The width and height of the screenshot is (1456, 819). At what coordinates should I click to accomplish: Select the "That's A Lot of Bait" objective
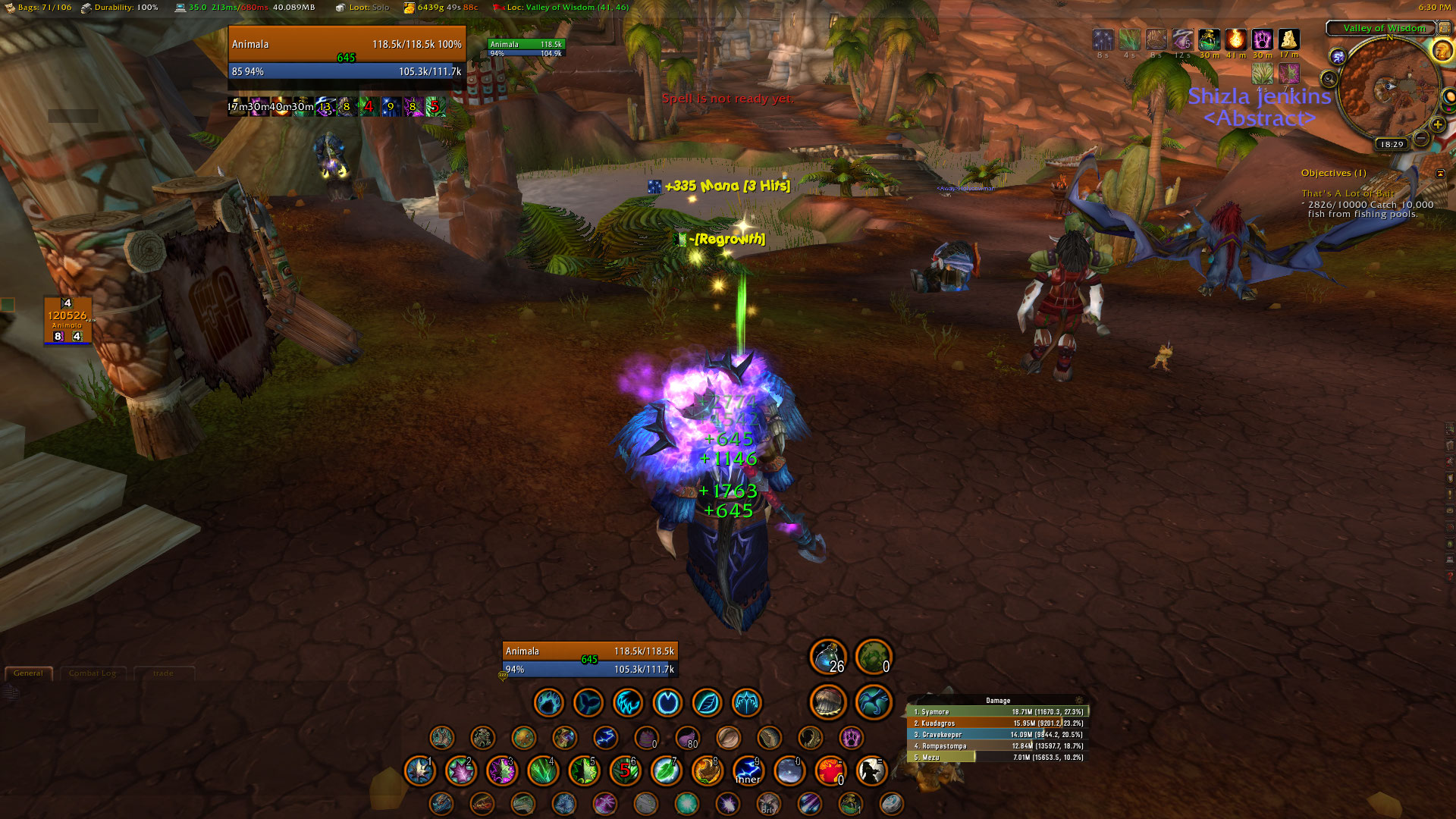tap(1348, 193)
